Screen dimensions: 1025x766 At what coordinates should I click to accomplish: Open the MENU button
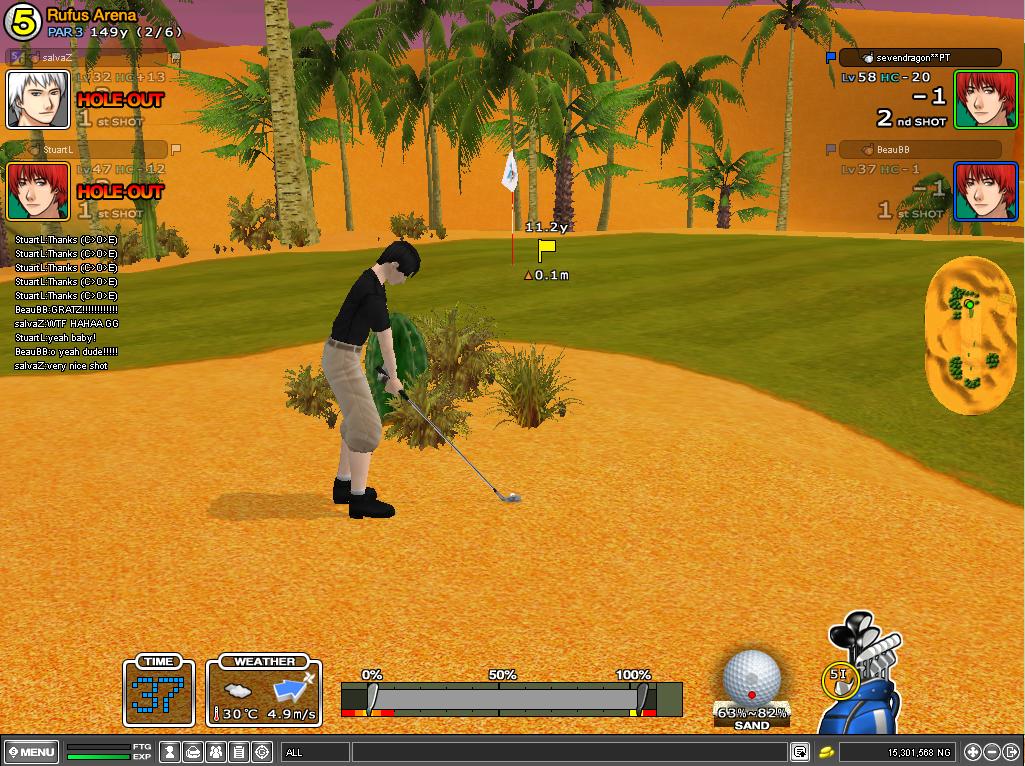32,752
